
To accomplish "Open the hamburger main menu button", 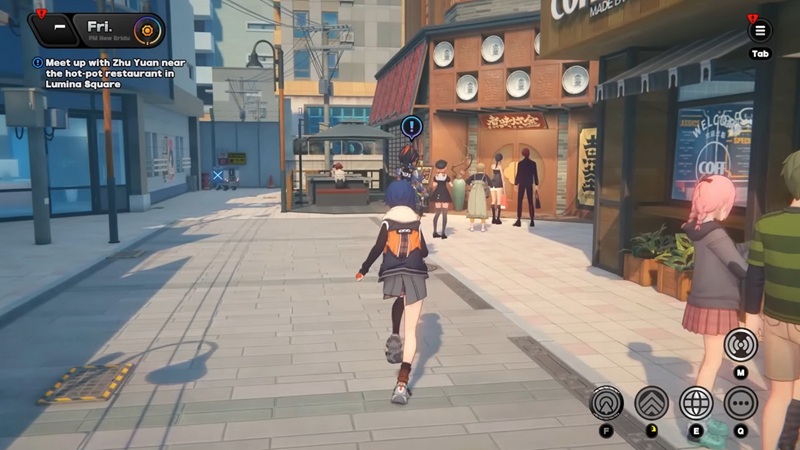I will 760,30.
